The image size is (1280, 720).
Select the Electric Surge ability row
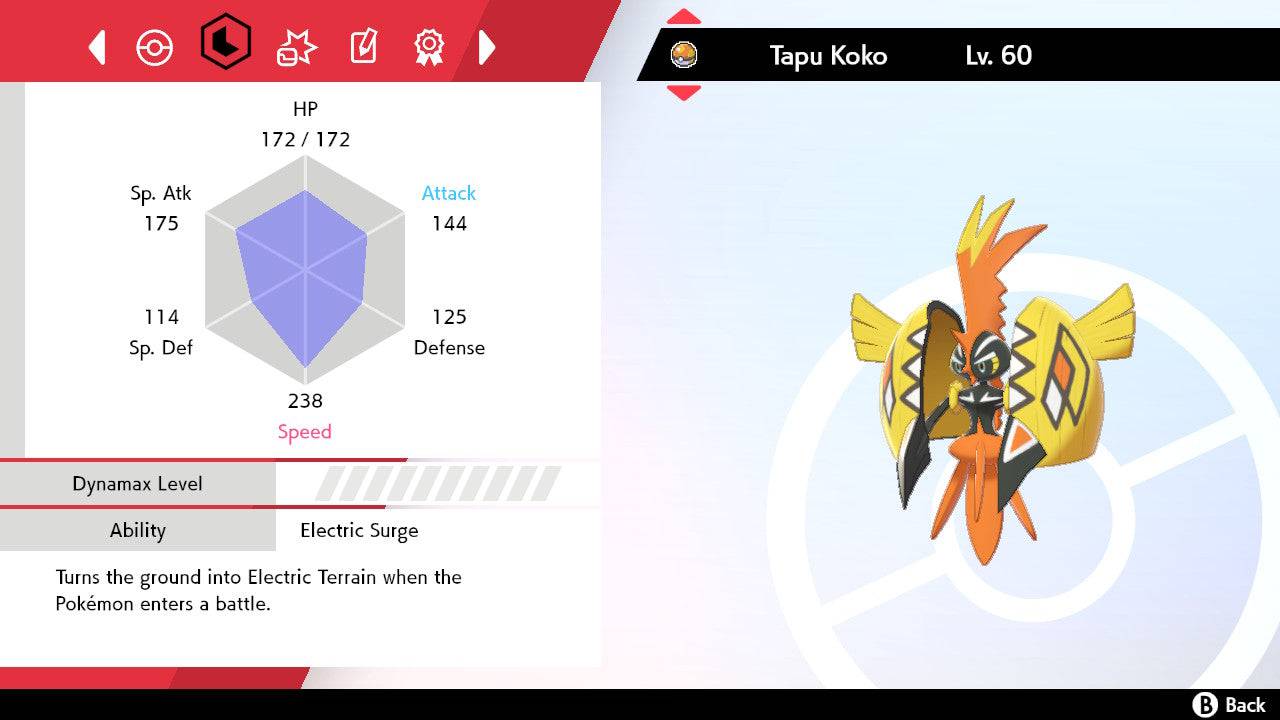(x=359, y=531)
